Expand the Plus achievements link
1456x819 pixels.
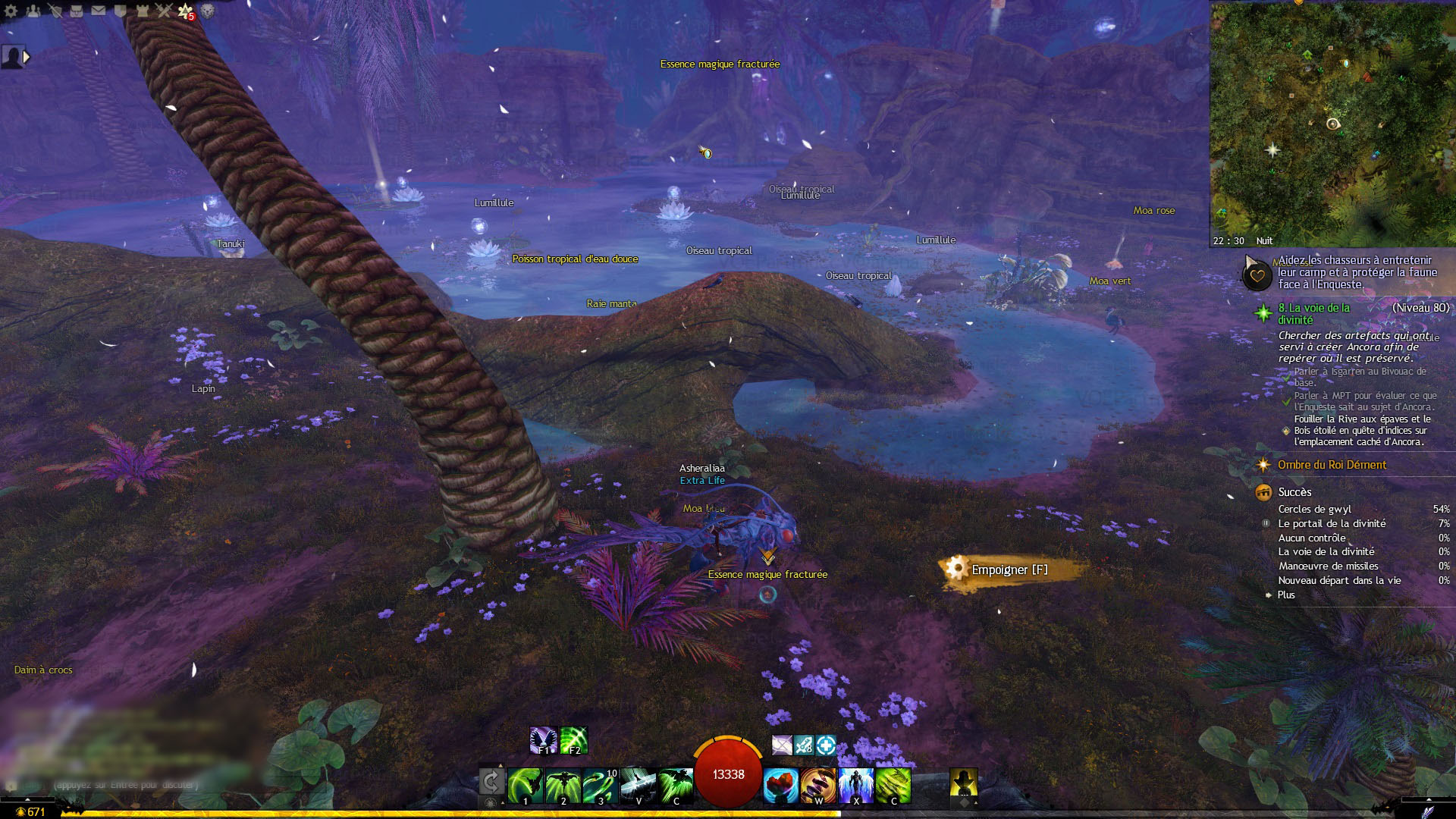coord(1286,595)
